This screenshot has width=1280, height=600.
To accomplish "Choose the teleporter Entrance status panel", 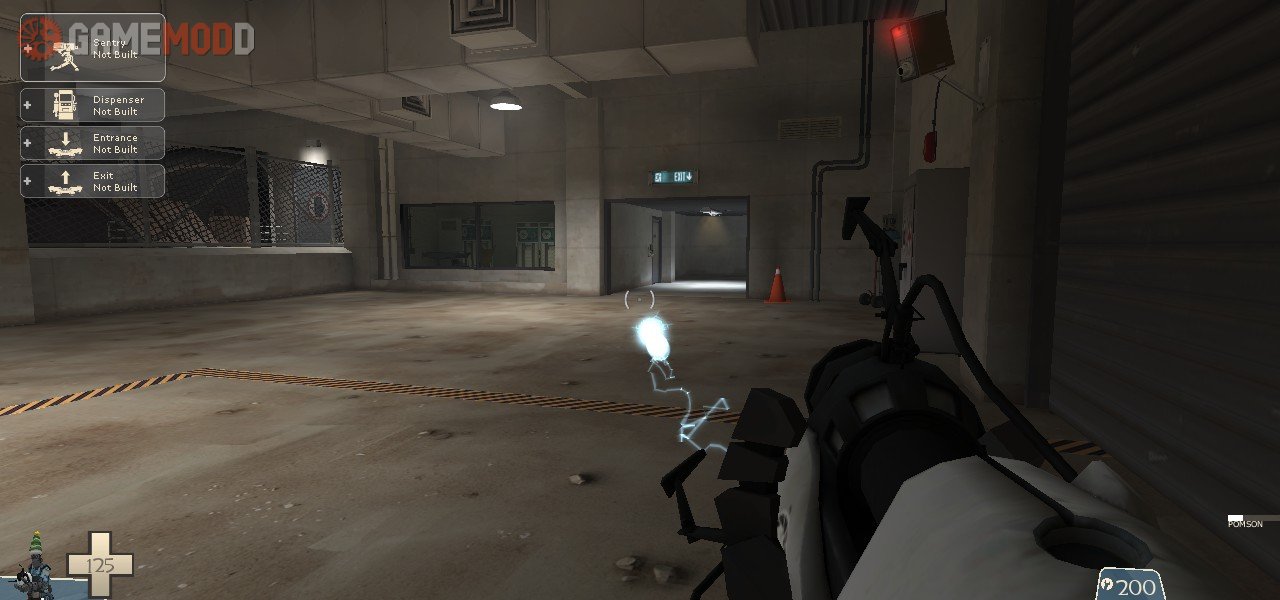I will point(93,143).
